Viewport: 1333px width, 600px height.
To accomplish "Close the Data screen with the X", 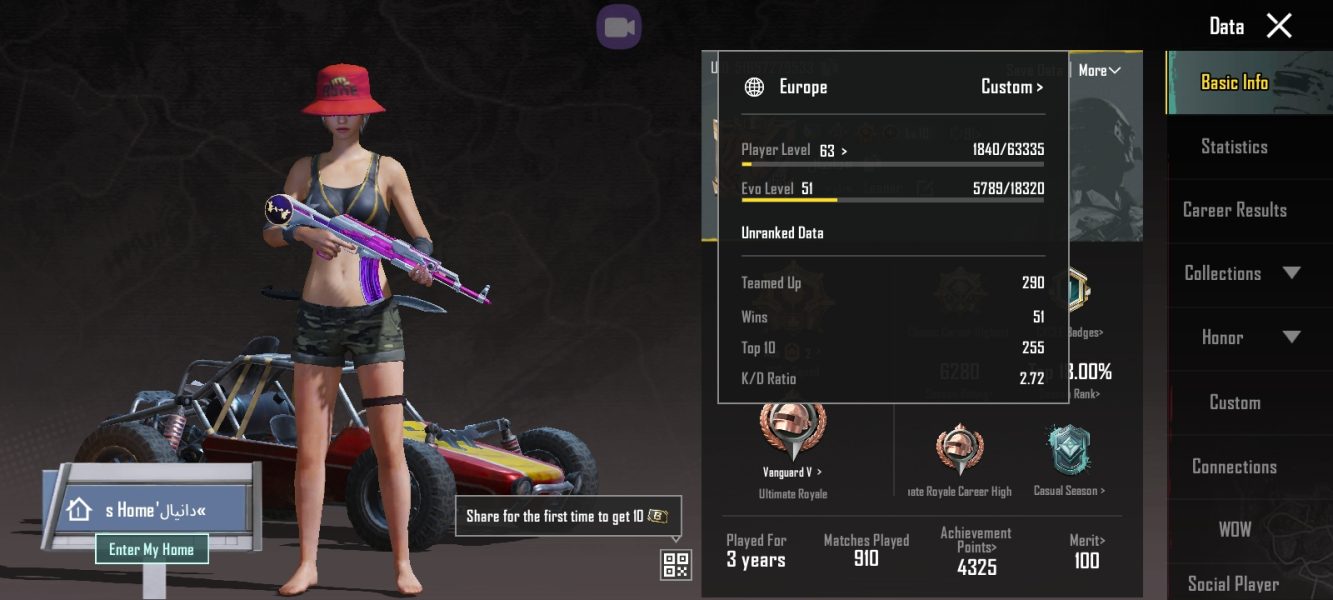I will 1279,26.
